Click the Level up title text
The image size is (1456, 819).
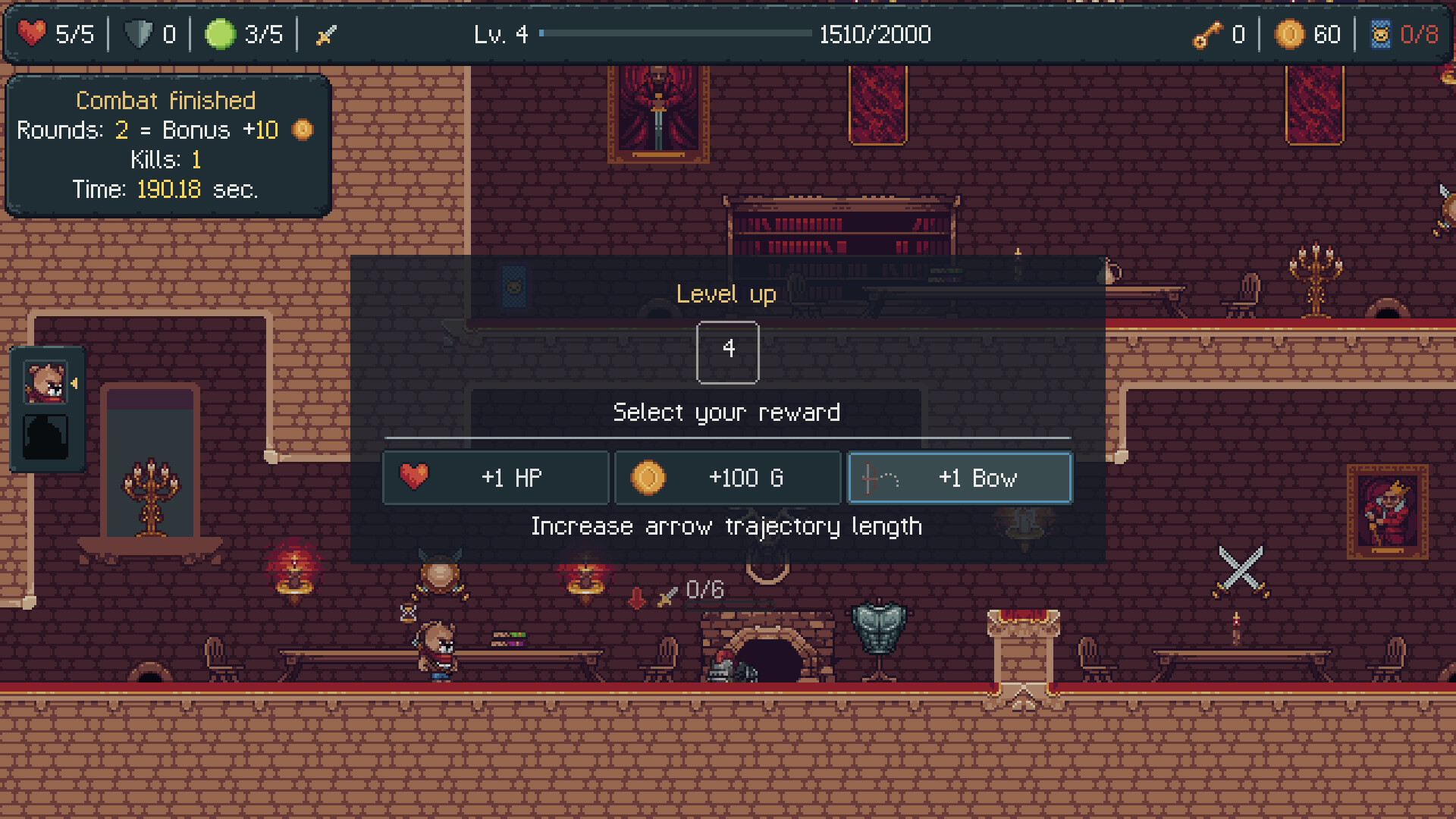pyautogui.click(x=726, y=295)
